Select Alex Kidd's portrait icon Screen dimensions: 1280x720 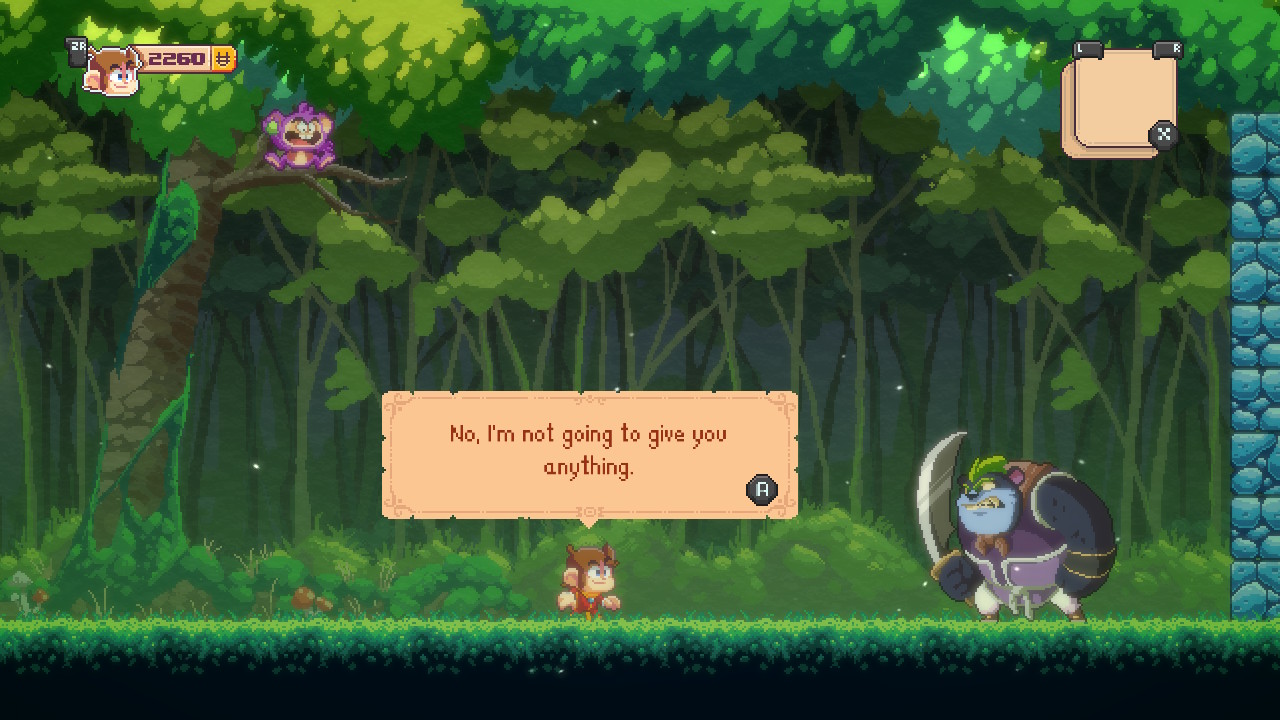(x=111, y=71)
